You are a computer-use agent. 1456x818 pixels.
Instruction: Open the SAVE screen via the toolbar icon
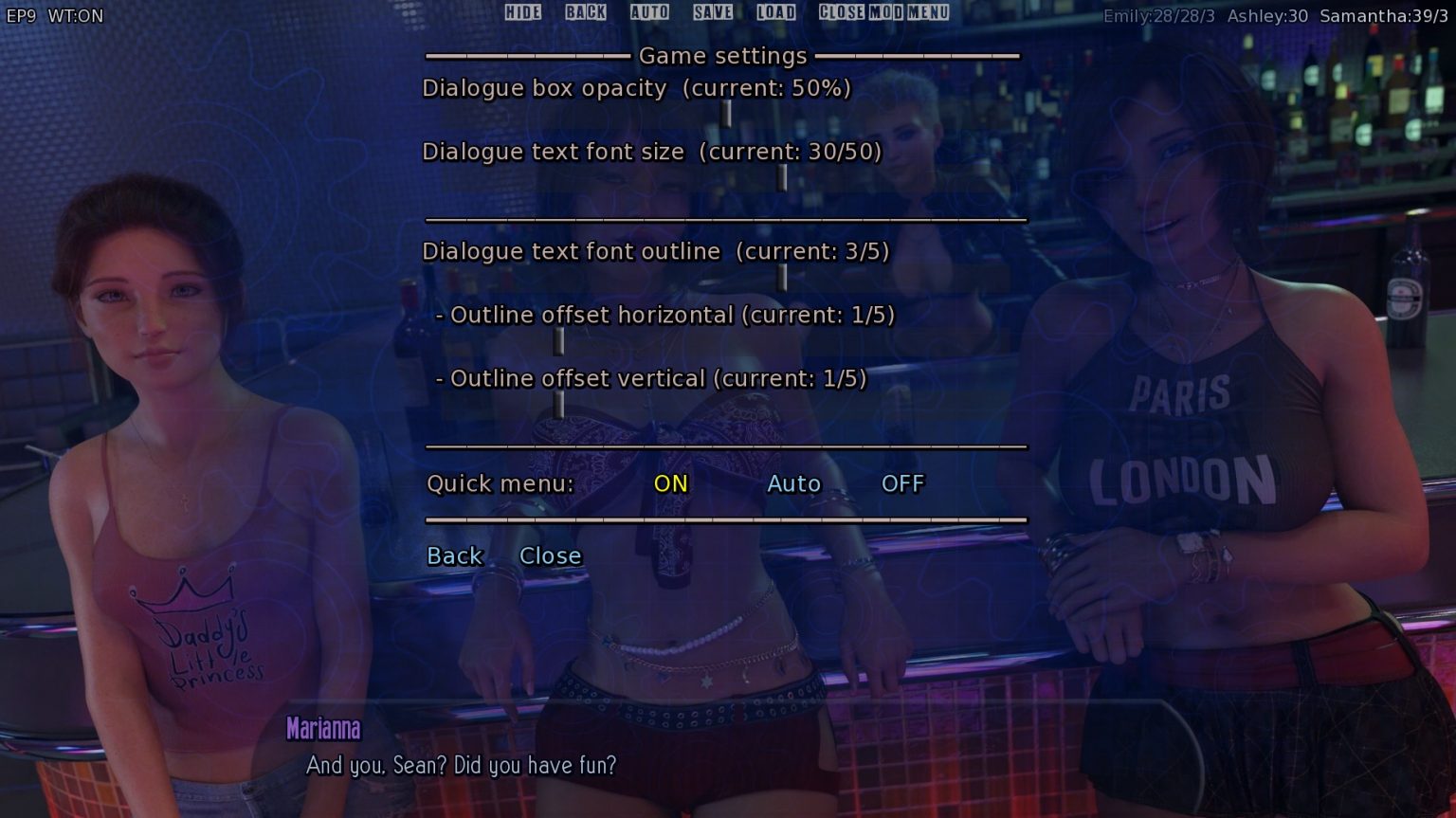click(x=712, y=12)
